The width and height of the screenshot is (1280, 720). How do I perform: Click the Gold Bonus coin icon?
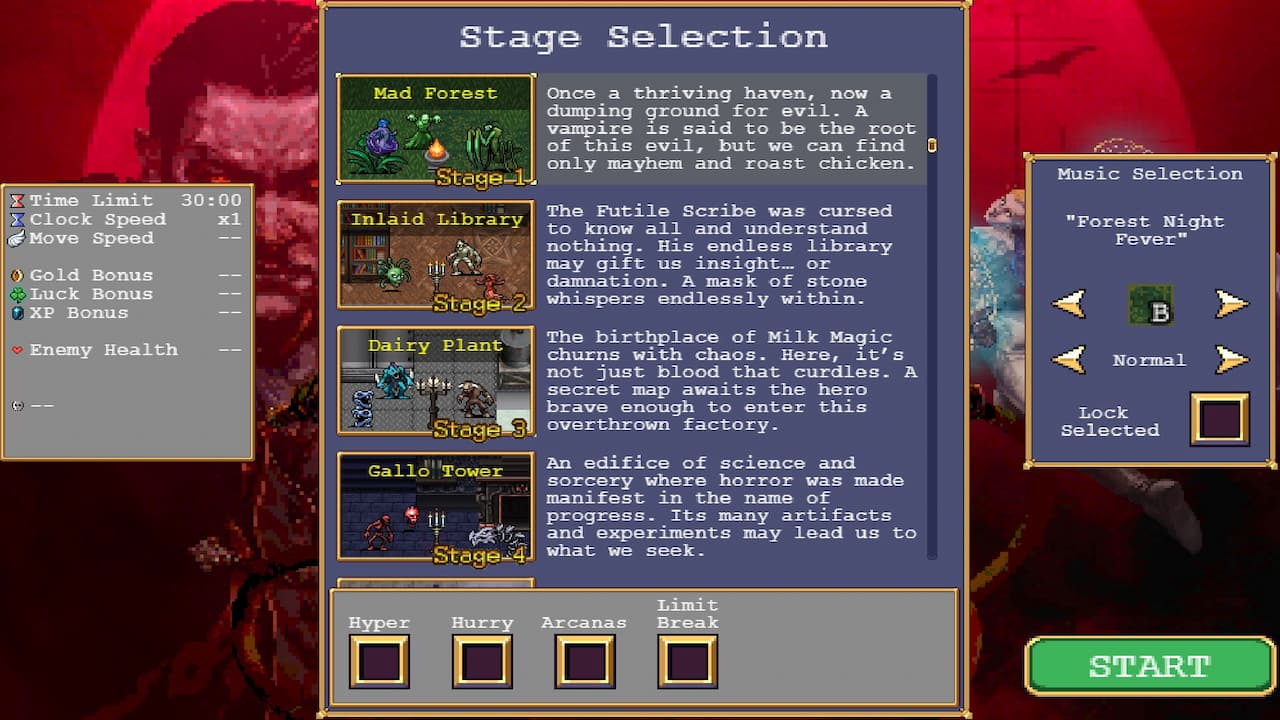pos(16,275)
